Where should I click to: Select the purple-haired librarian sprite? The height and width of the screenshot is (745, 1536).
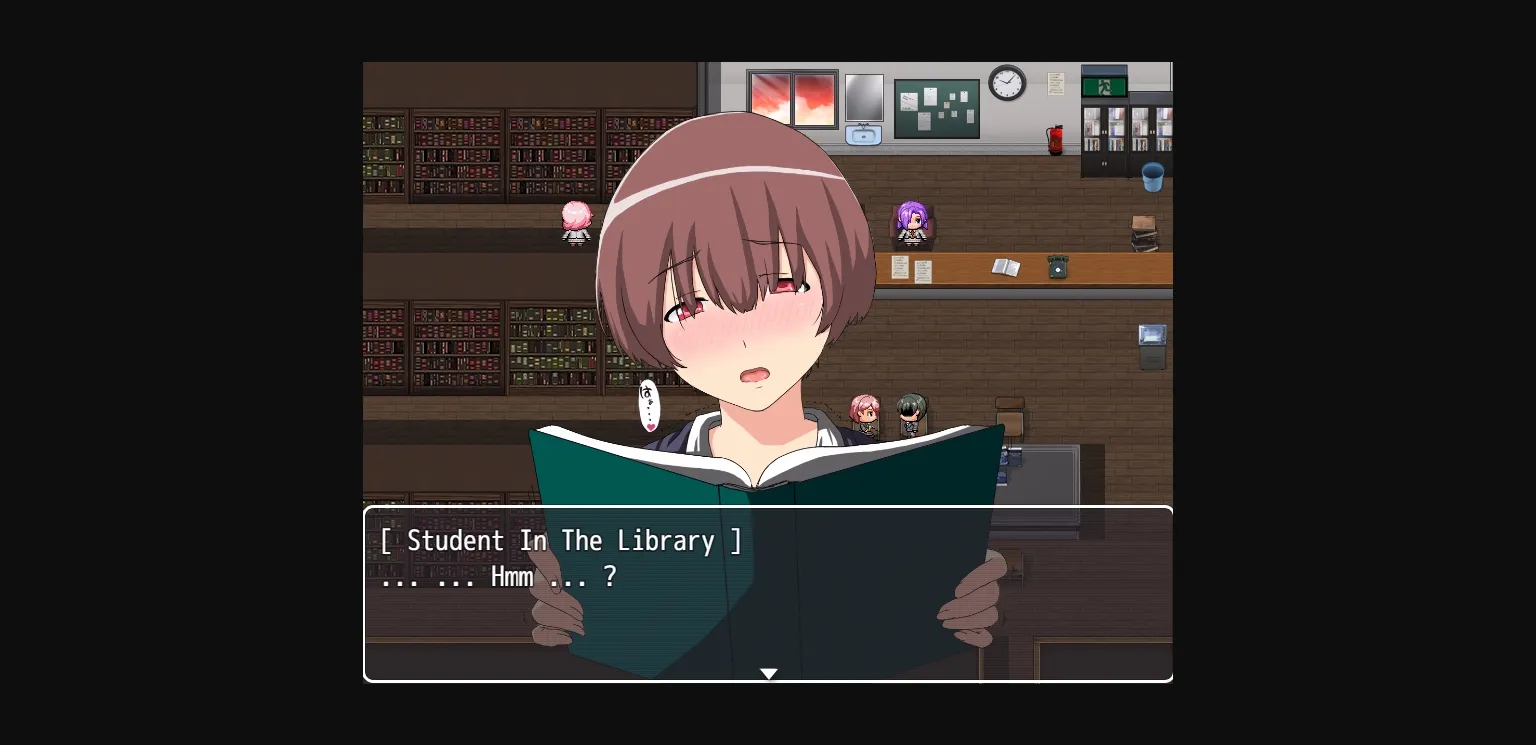[910, 224]
